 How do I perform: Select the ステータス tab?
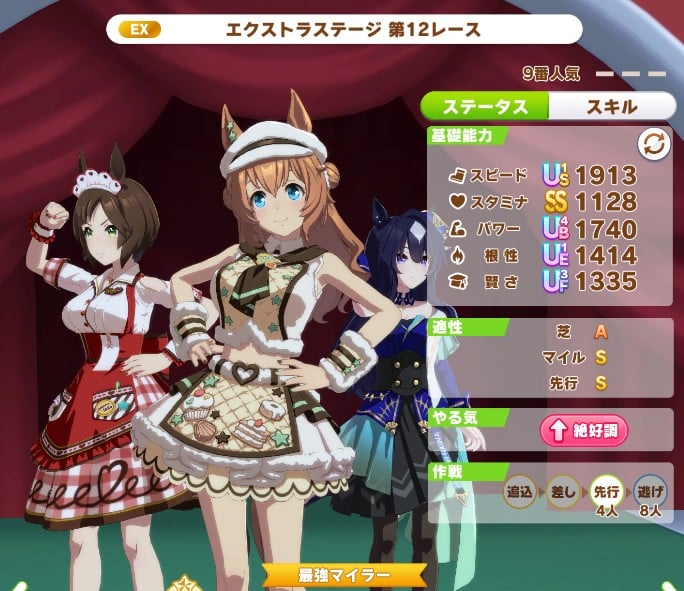(484, 106)
